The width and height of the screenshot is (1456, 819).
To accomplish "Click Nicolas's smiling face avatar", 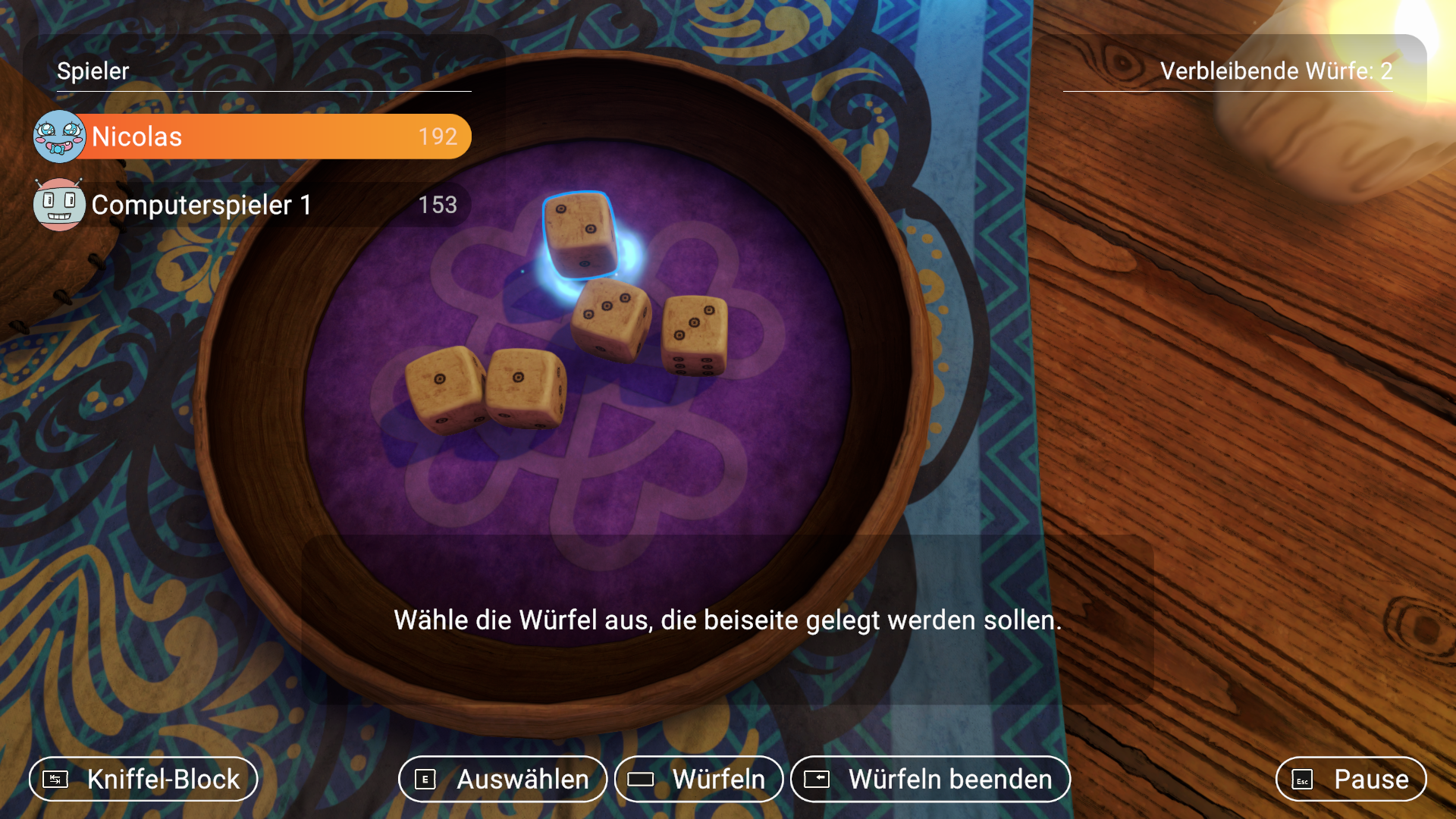I will (x=59, y=136).
